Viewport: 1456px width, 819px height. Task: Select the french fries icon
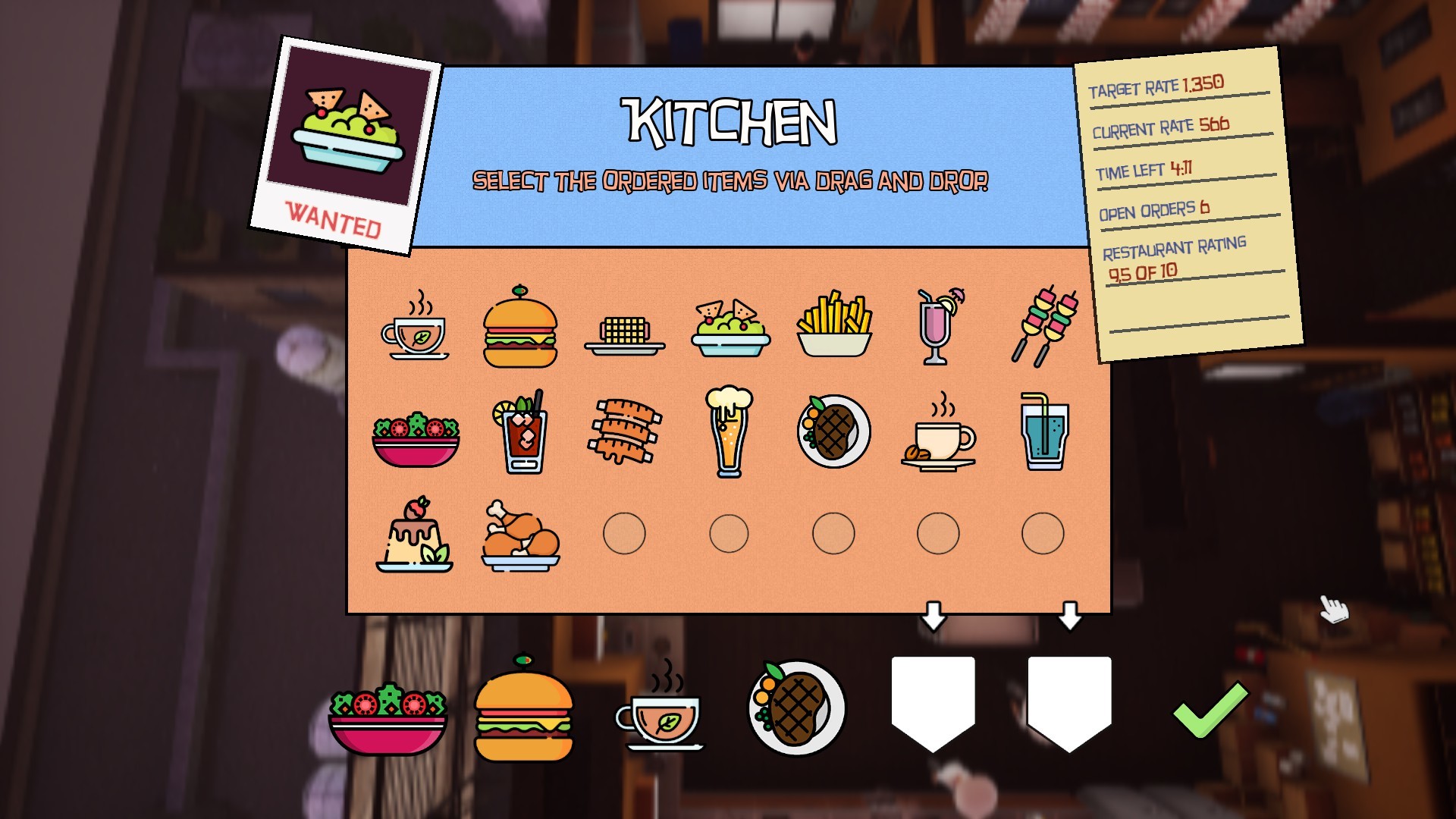click(834, 326)
